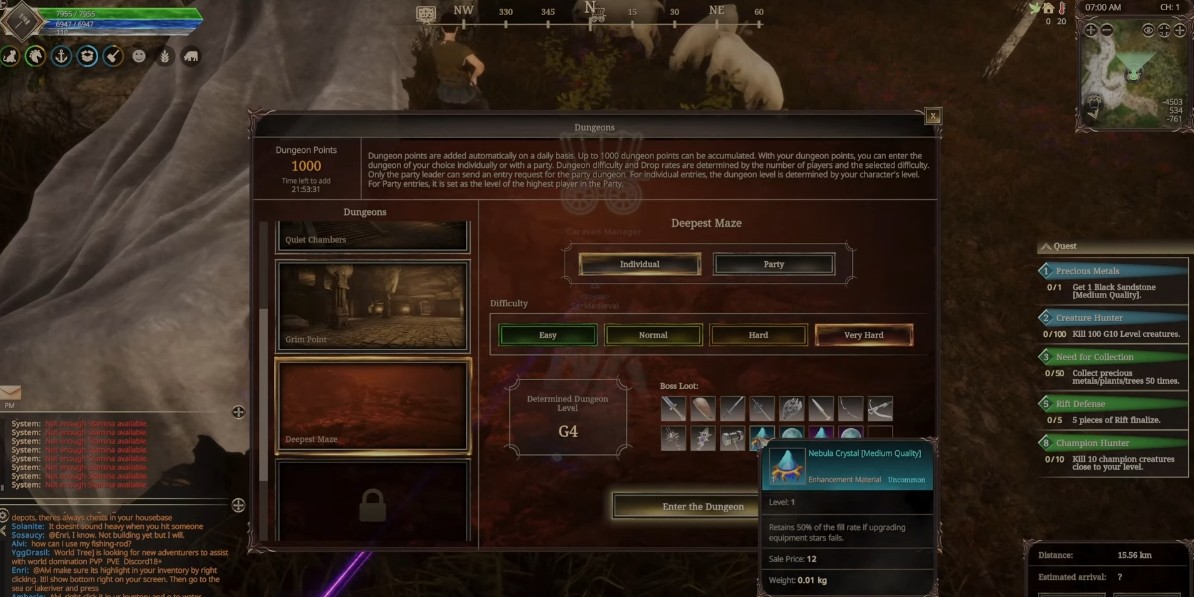This screenshot has width=1194, height=597.
Task: Inspect the wooden shield boss loot icon
Action: (x=702, y=408)
